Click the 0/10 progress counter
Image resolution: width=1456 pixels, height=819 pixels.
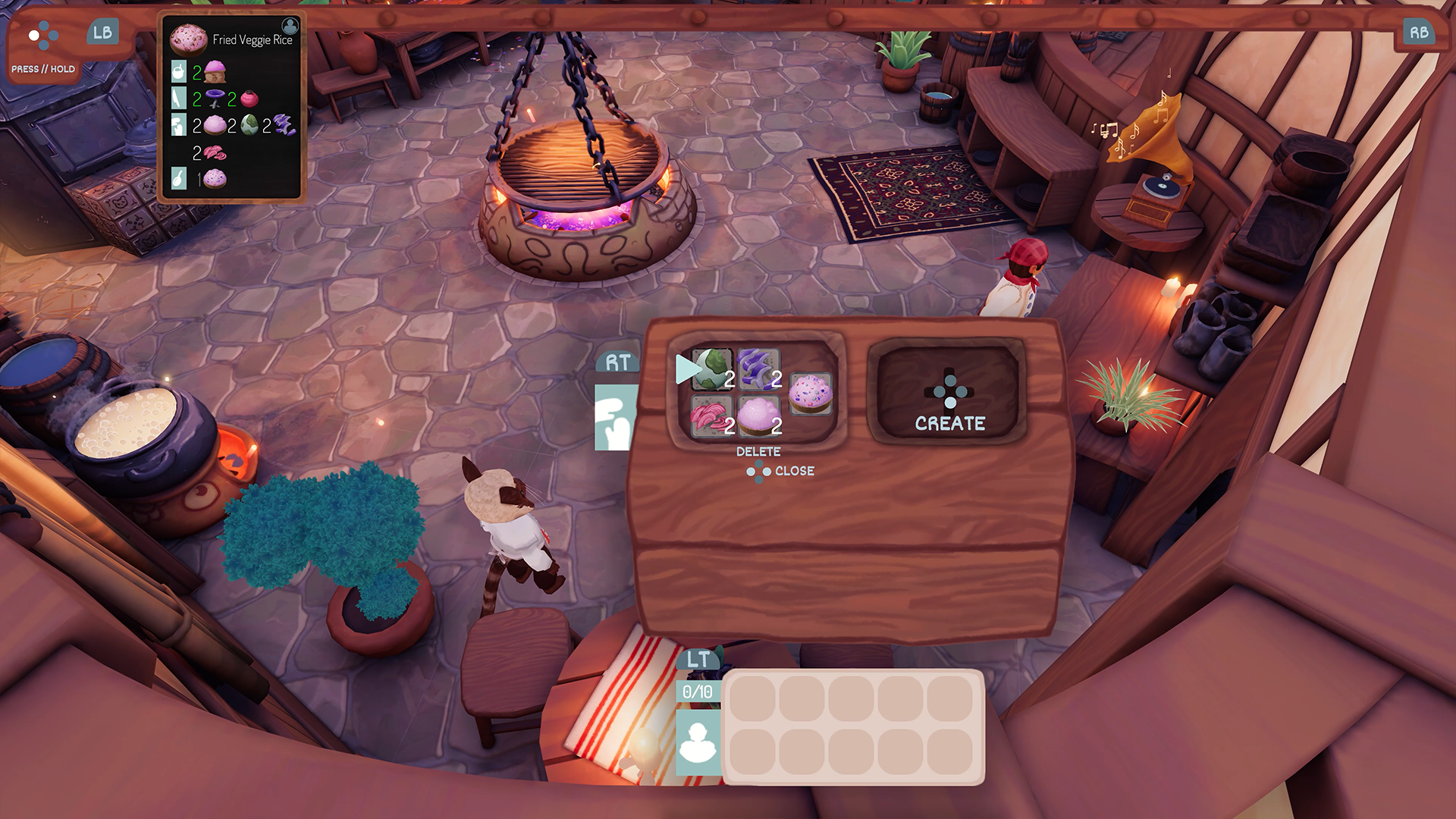pyautogui.click(x=696, y=692)
